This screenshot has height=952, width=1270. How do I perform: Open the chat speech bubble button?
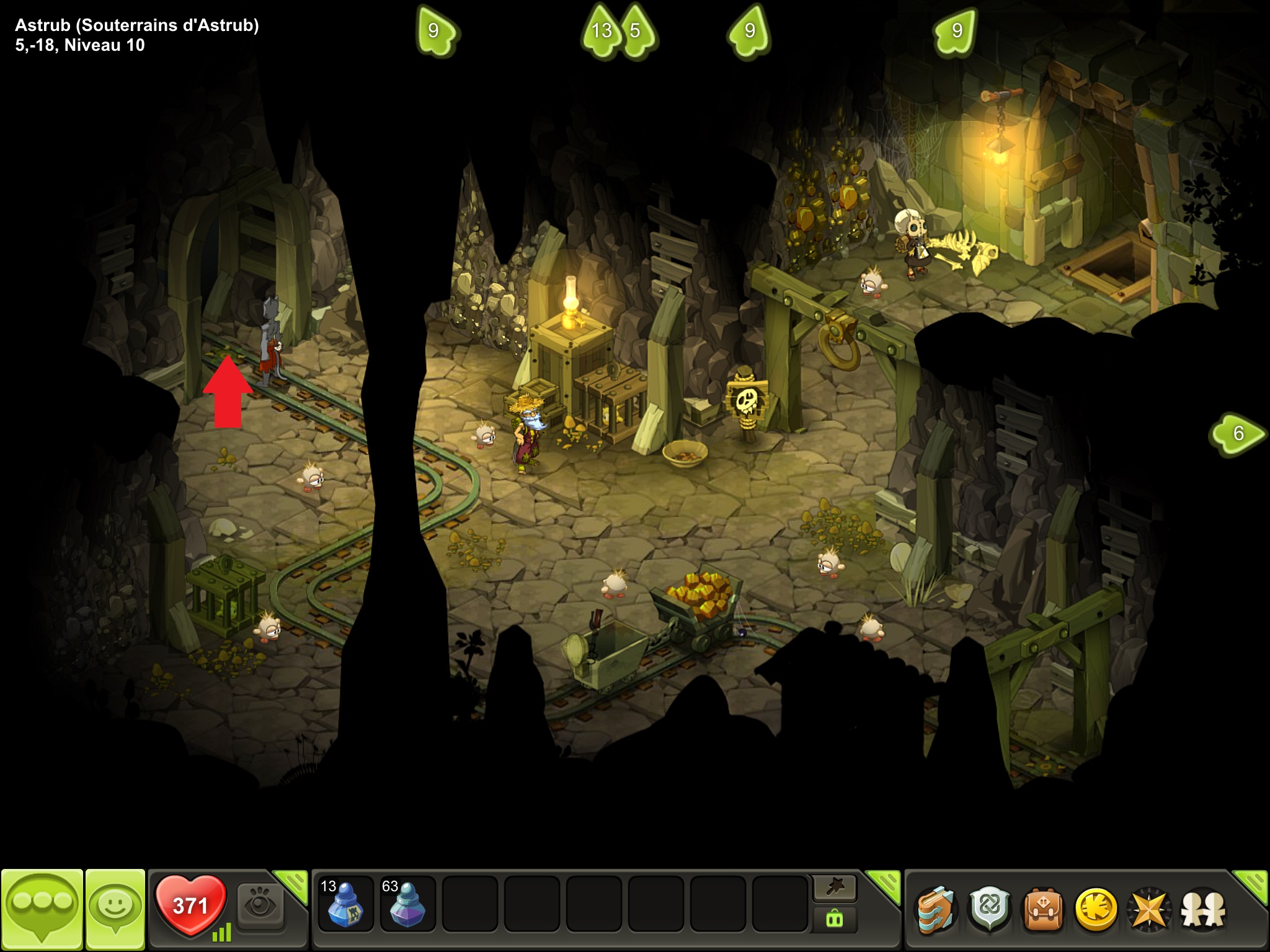42,909
